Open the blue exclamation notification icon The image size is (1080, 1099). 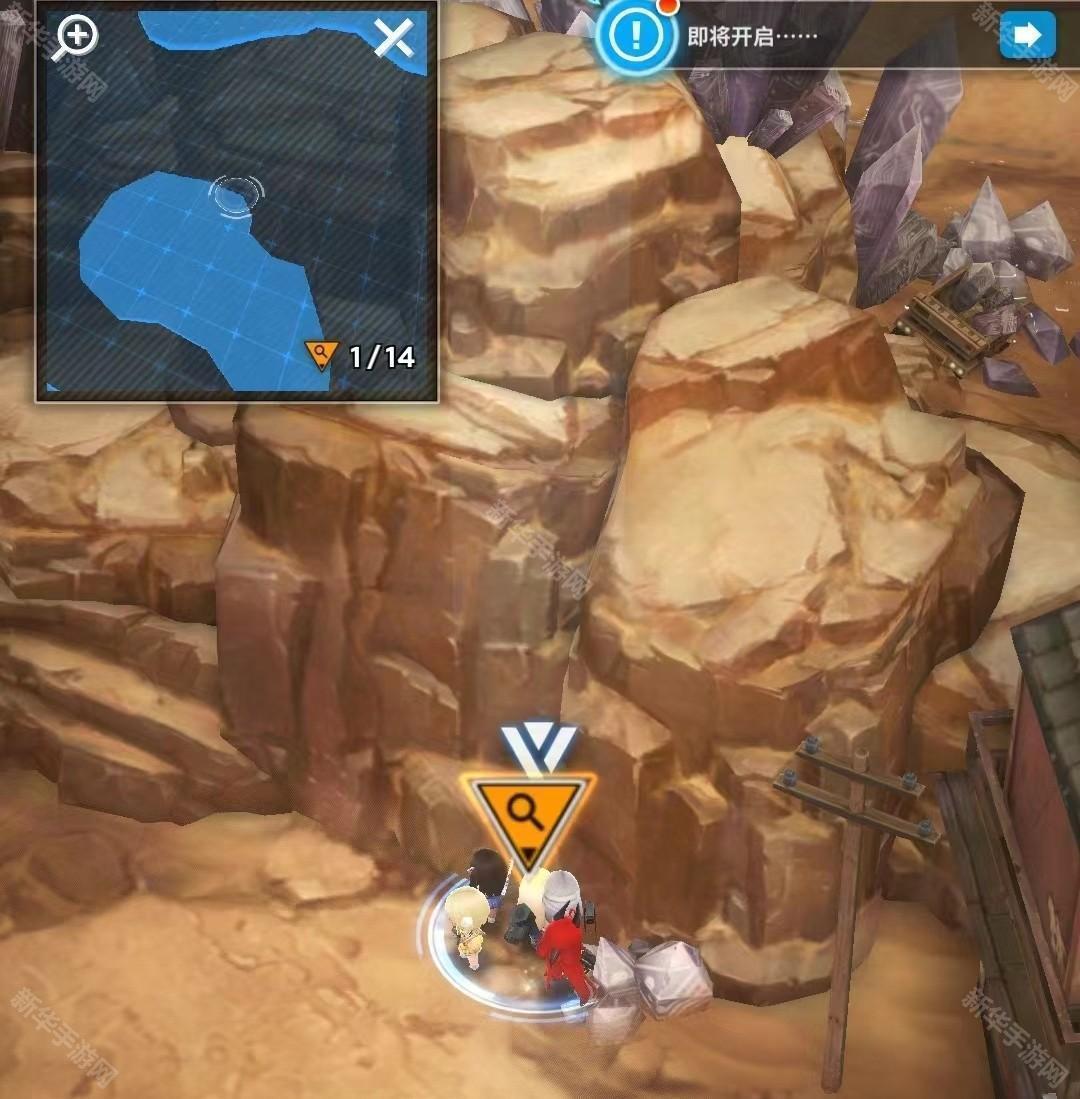[x=633, y=36]
